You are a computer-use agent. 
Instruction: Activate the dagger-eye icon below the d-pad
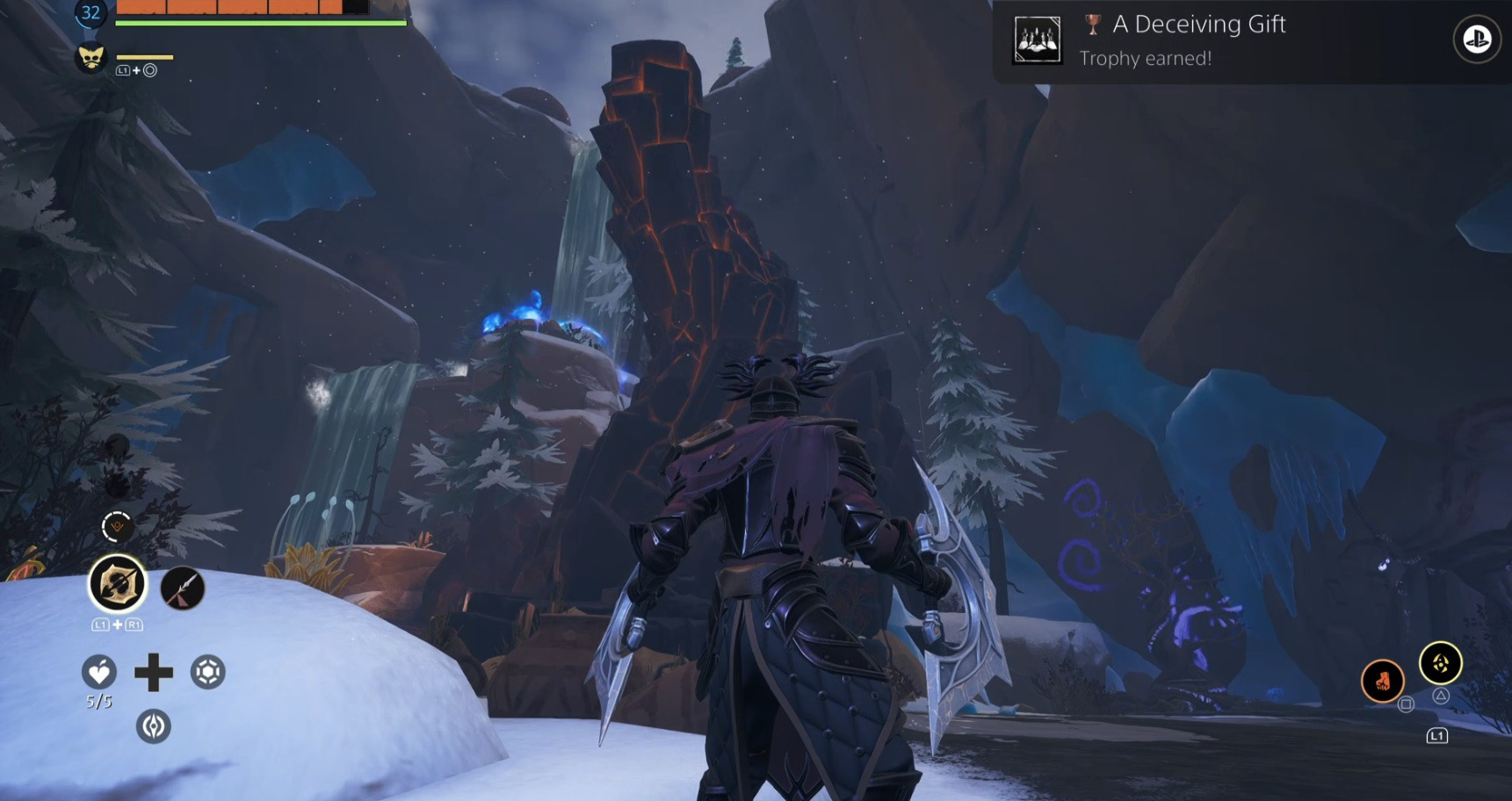click(x=154, y=726)
